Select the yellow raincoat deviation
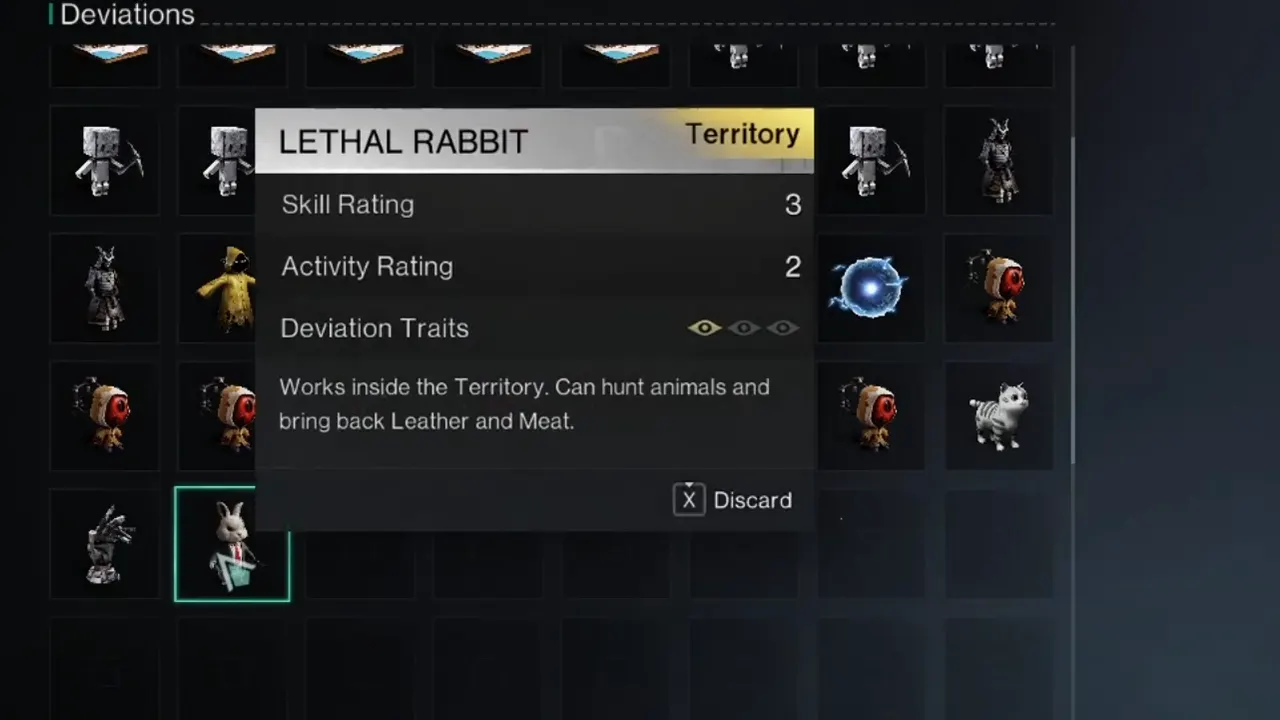 click(232, 287)
